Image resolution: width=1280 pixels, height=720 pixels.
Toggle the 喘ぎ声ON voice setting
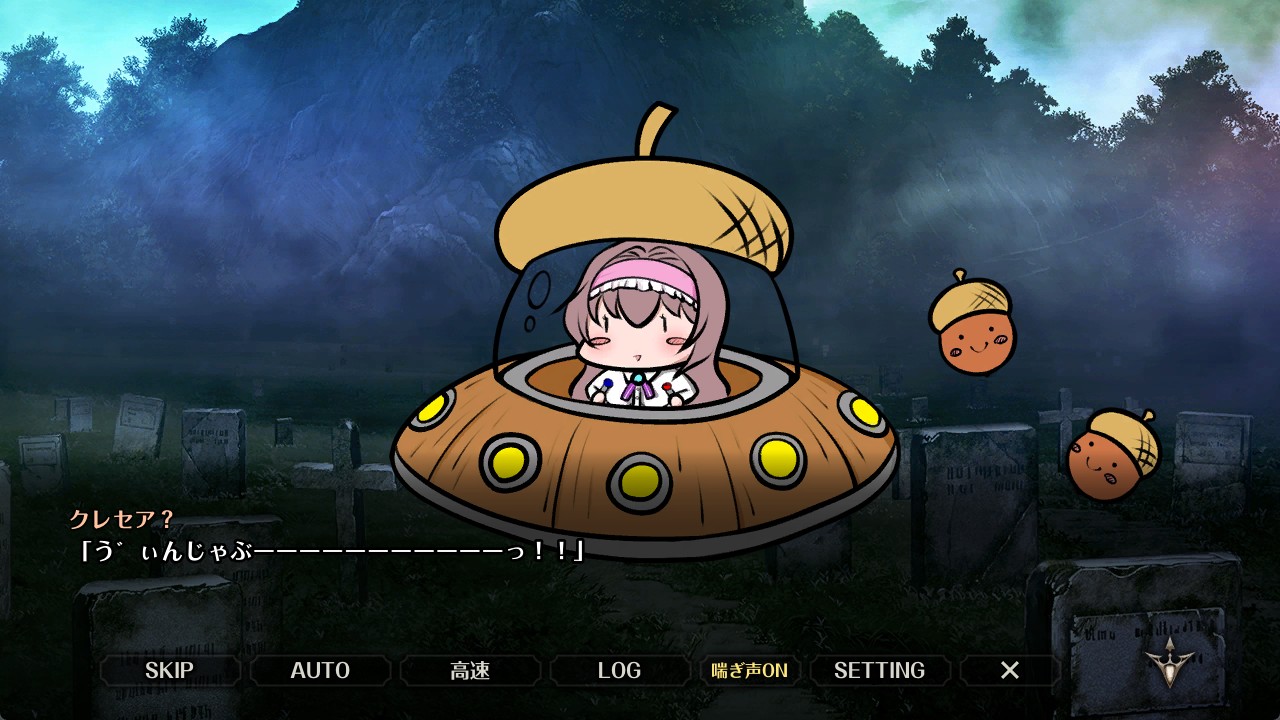(x=749, y=670)
